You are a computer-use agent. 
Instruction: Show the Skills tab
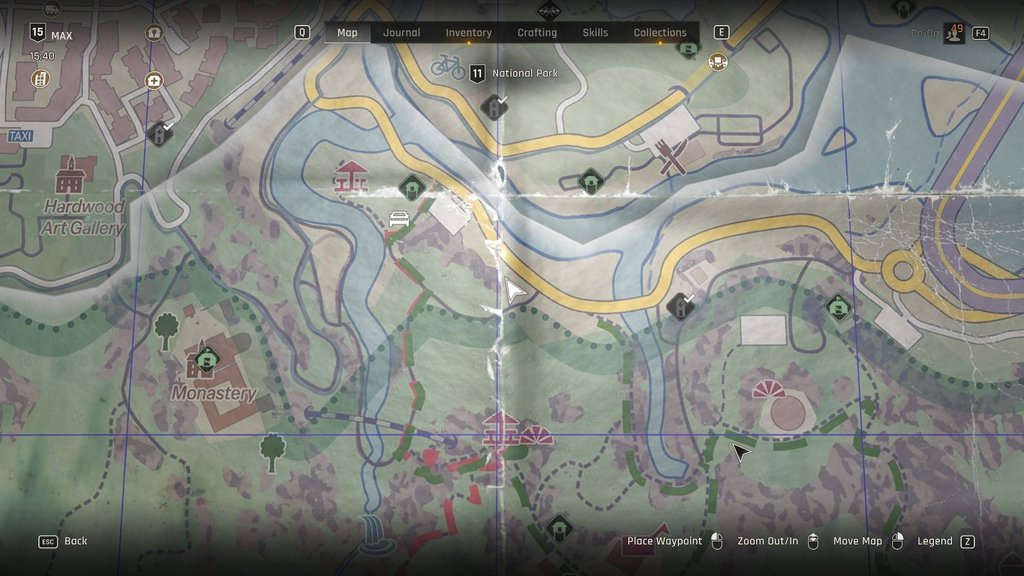(x=595, y=33)
